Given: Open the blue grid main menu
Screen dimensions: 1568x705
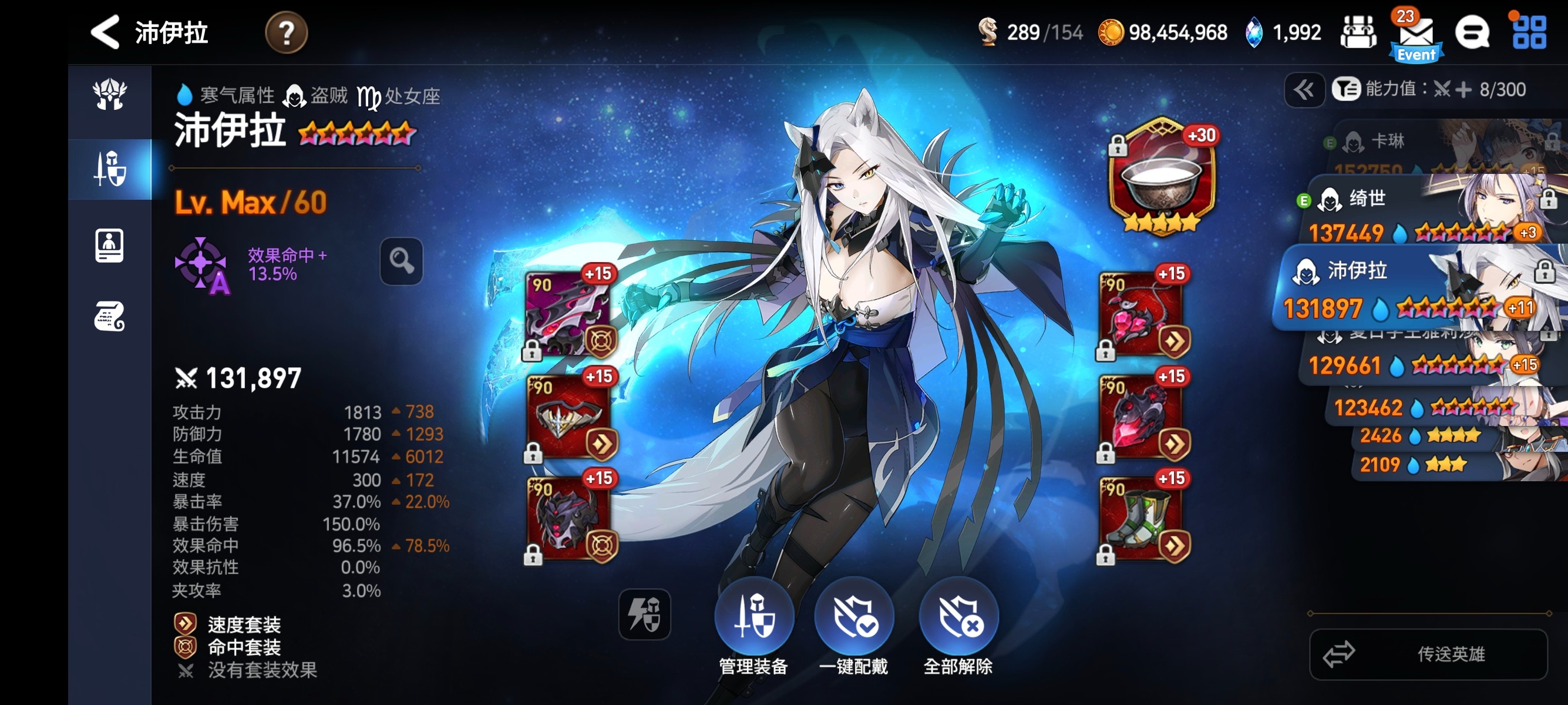Looking at the screenshot, I should click(1529, 32).
